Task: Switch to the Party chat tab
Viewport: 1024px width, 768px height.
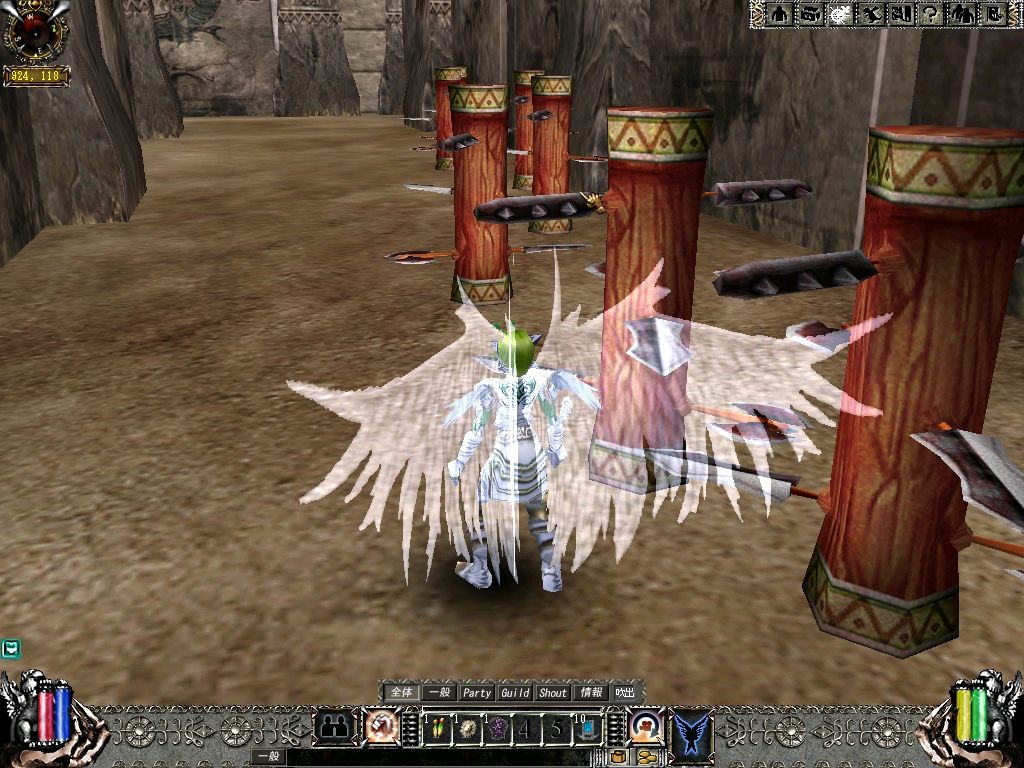Action: (477, 692)
